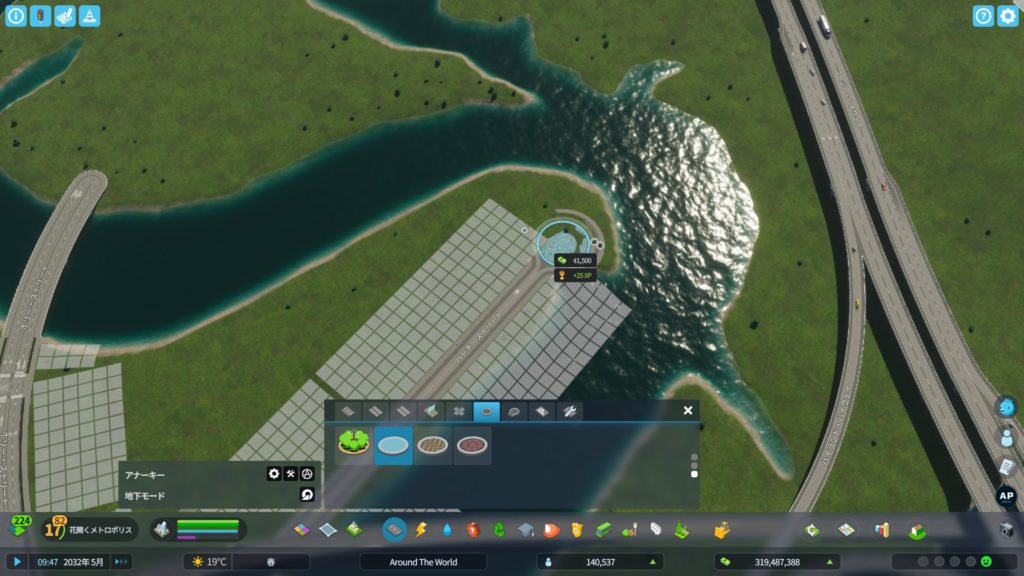Open game settings gear icon

click(1007, 16)
